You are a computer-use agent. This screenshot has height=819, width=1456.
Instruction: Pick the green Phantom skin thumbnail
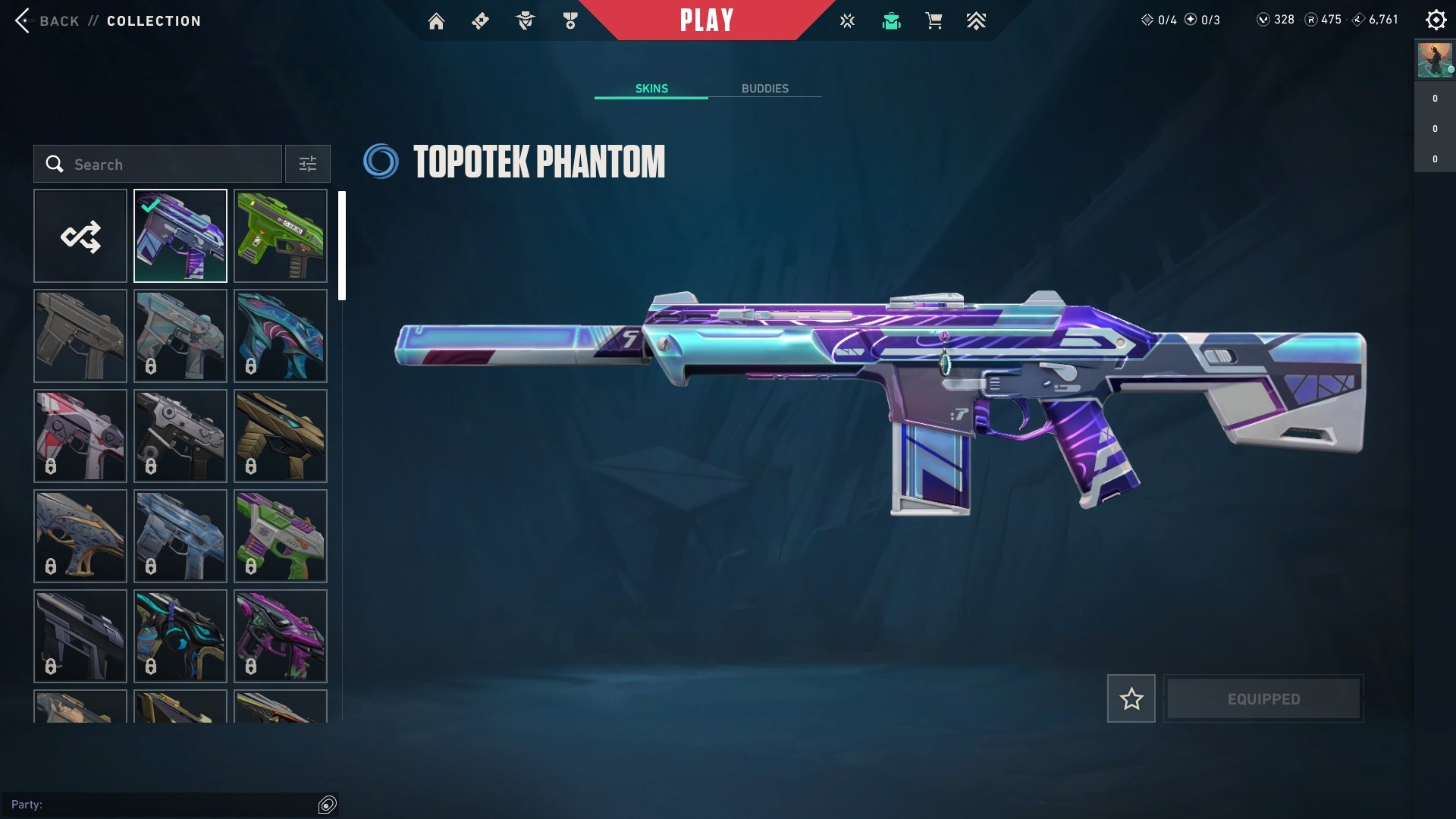pos(281,236)
